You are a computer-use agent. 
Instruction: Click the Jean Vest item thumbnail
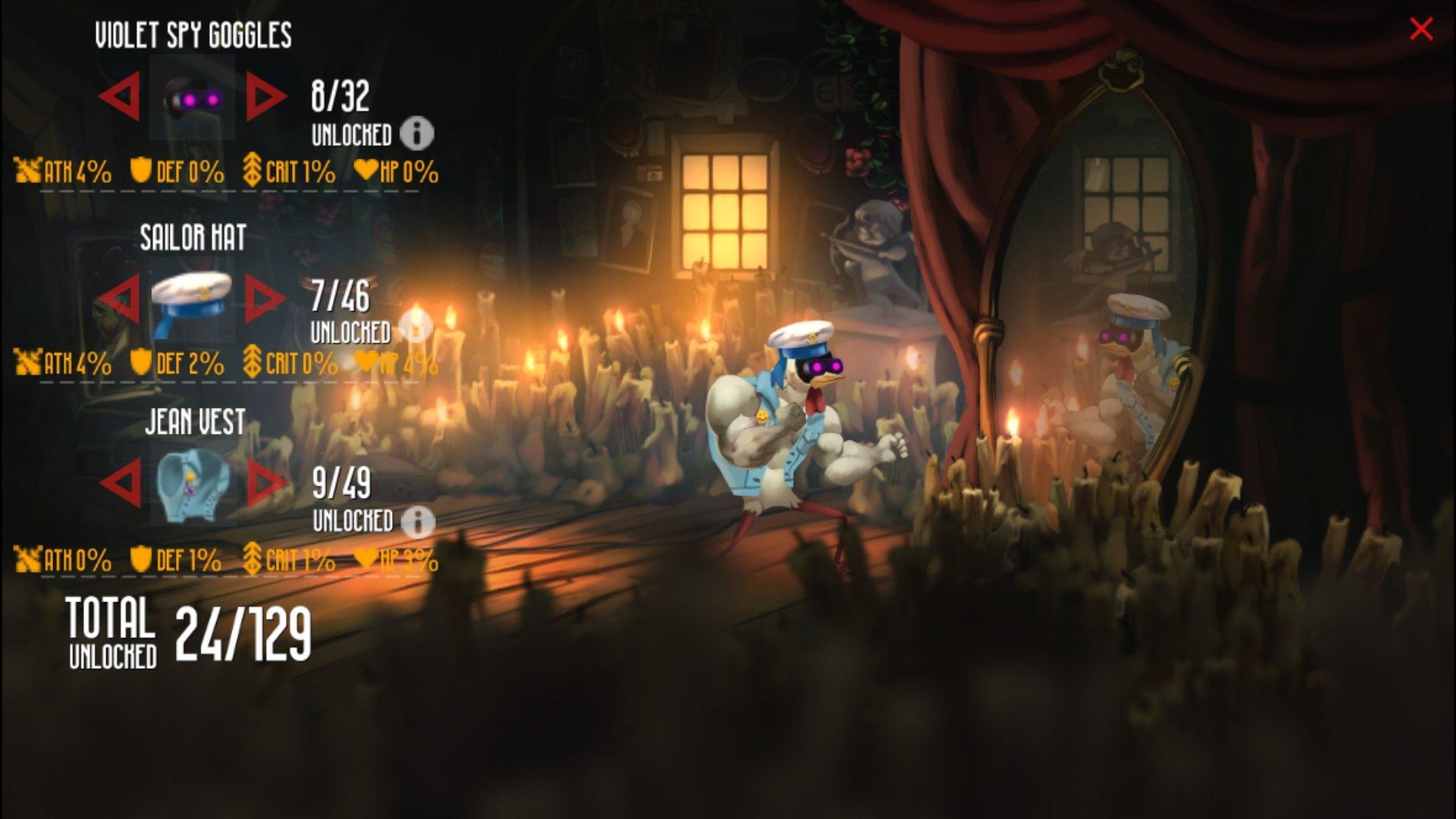click(x=192, y=485)
